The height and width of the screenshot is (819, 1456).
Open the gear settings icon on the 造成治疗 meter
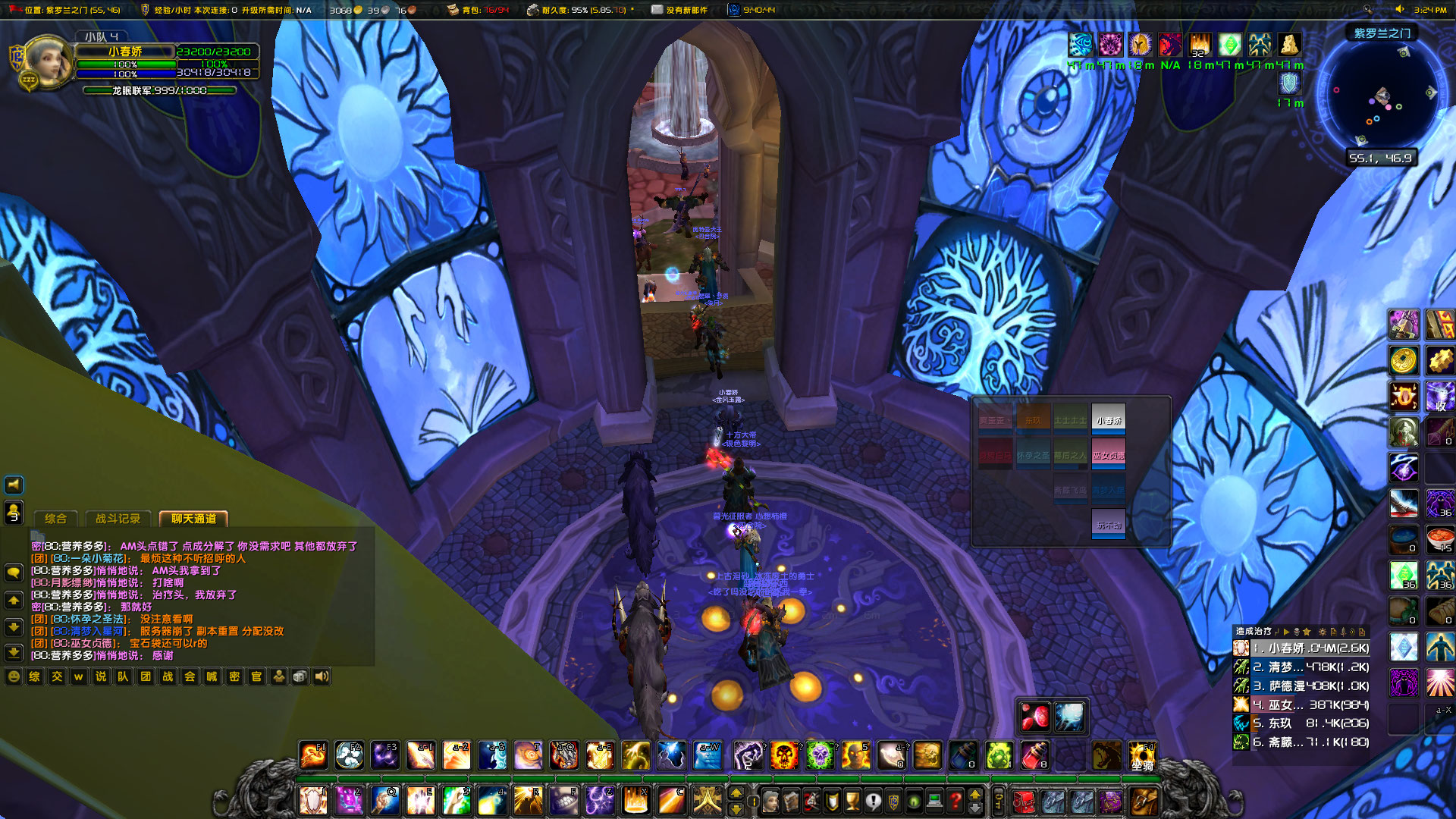pos(1323,632)
